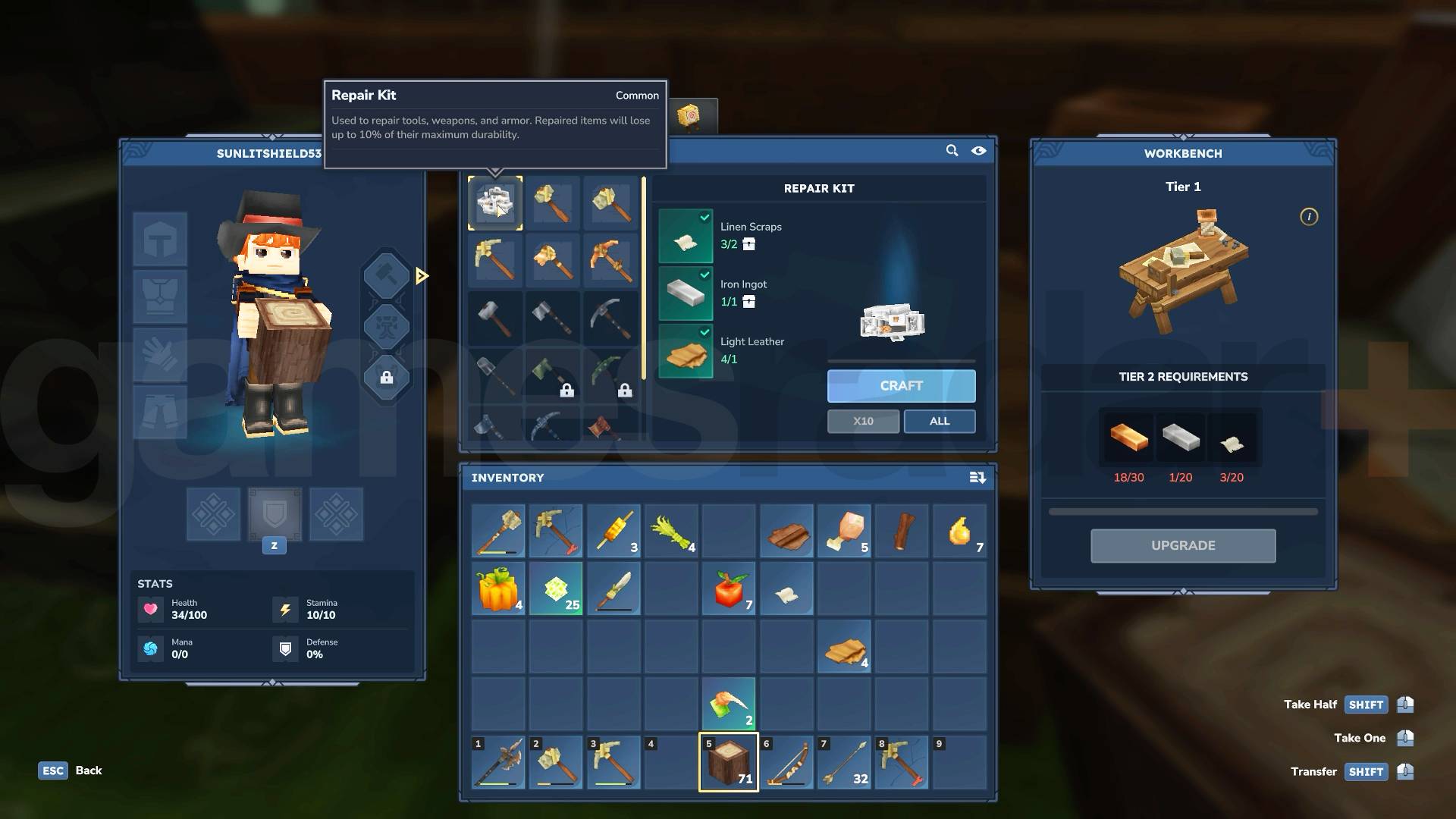This screenshot has height=819, width=1456.
Task: Switch to the hammer crafting category
Action: (387, 276)
